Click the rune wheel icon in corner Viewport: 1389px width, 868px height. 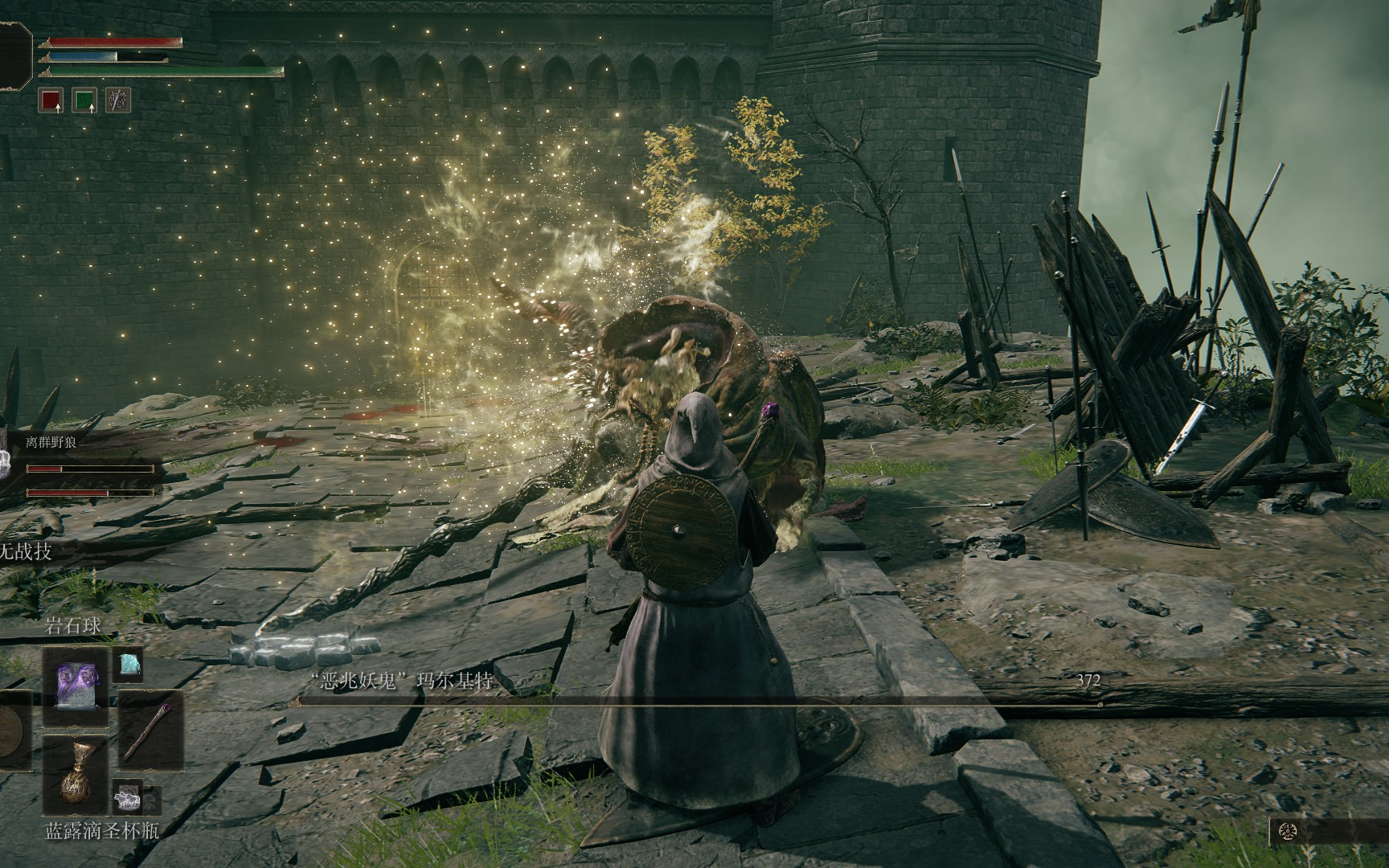(1288, 832)
